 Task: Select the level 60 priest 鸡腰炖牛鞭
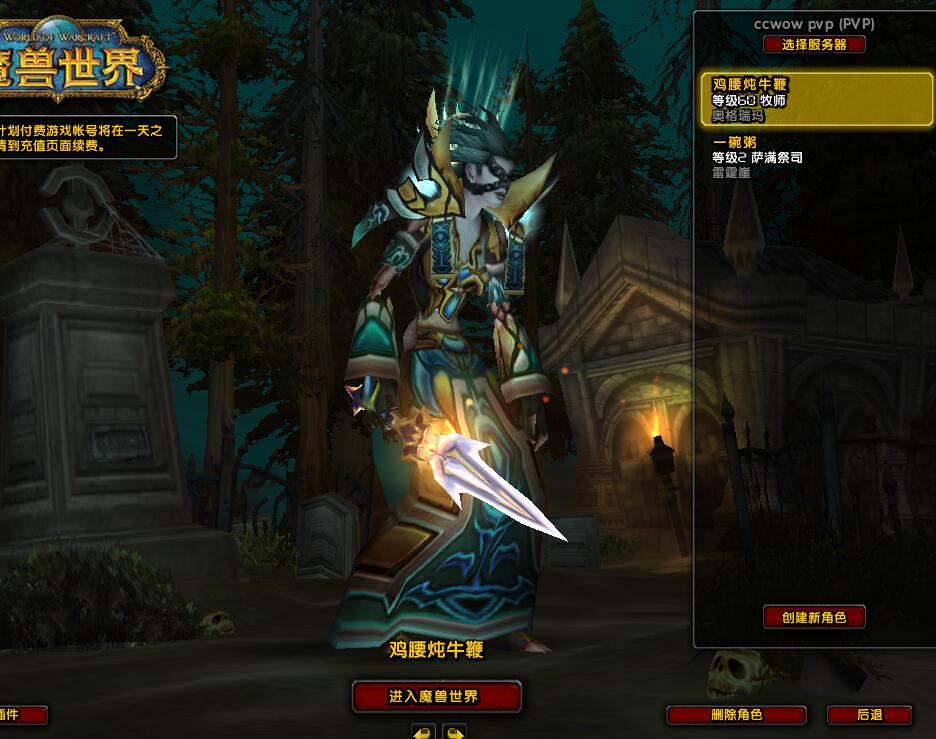click(816, 100)
